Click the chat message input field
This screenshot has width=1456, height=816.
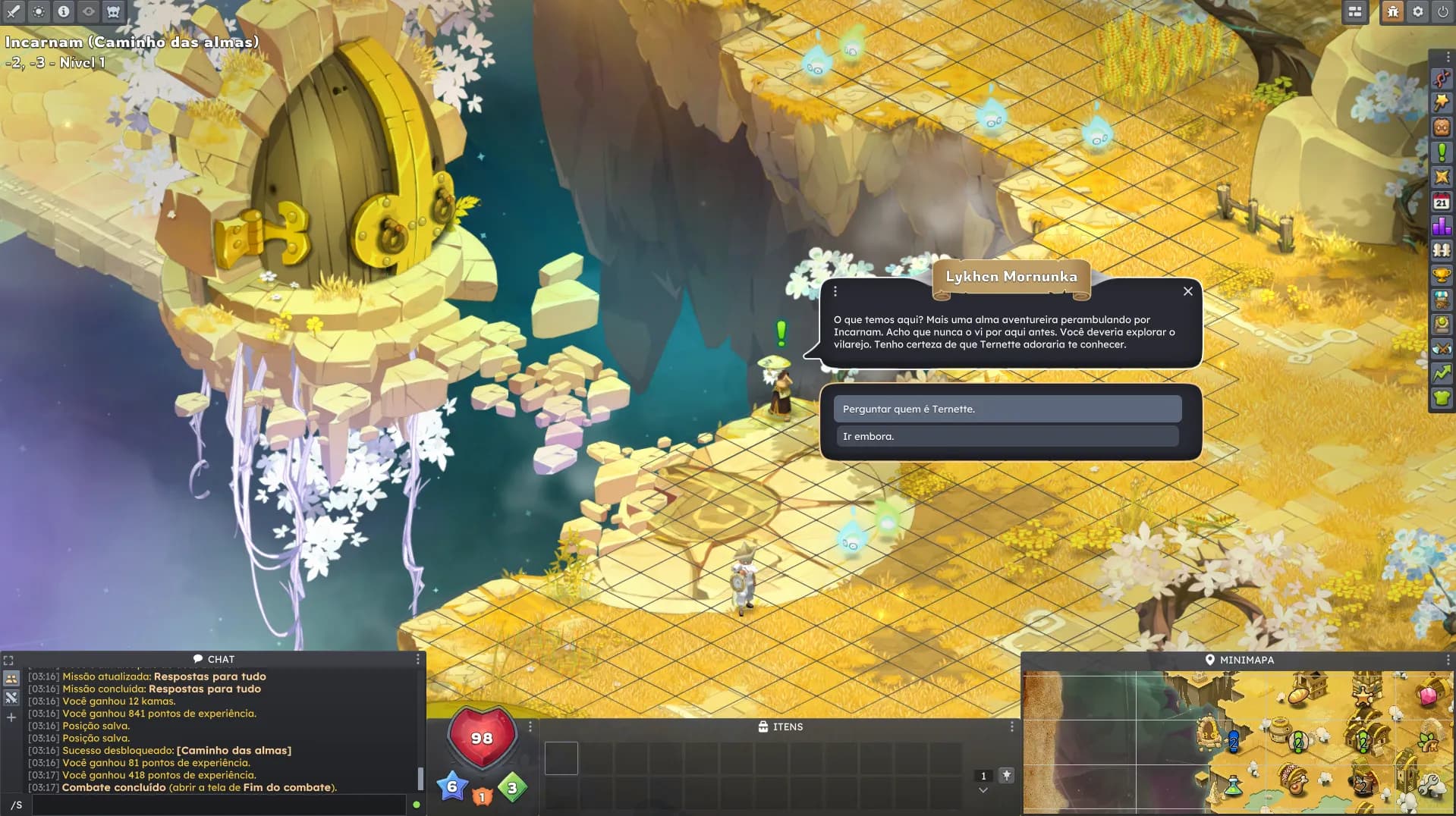pos(219,805)
